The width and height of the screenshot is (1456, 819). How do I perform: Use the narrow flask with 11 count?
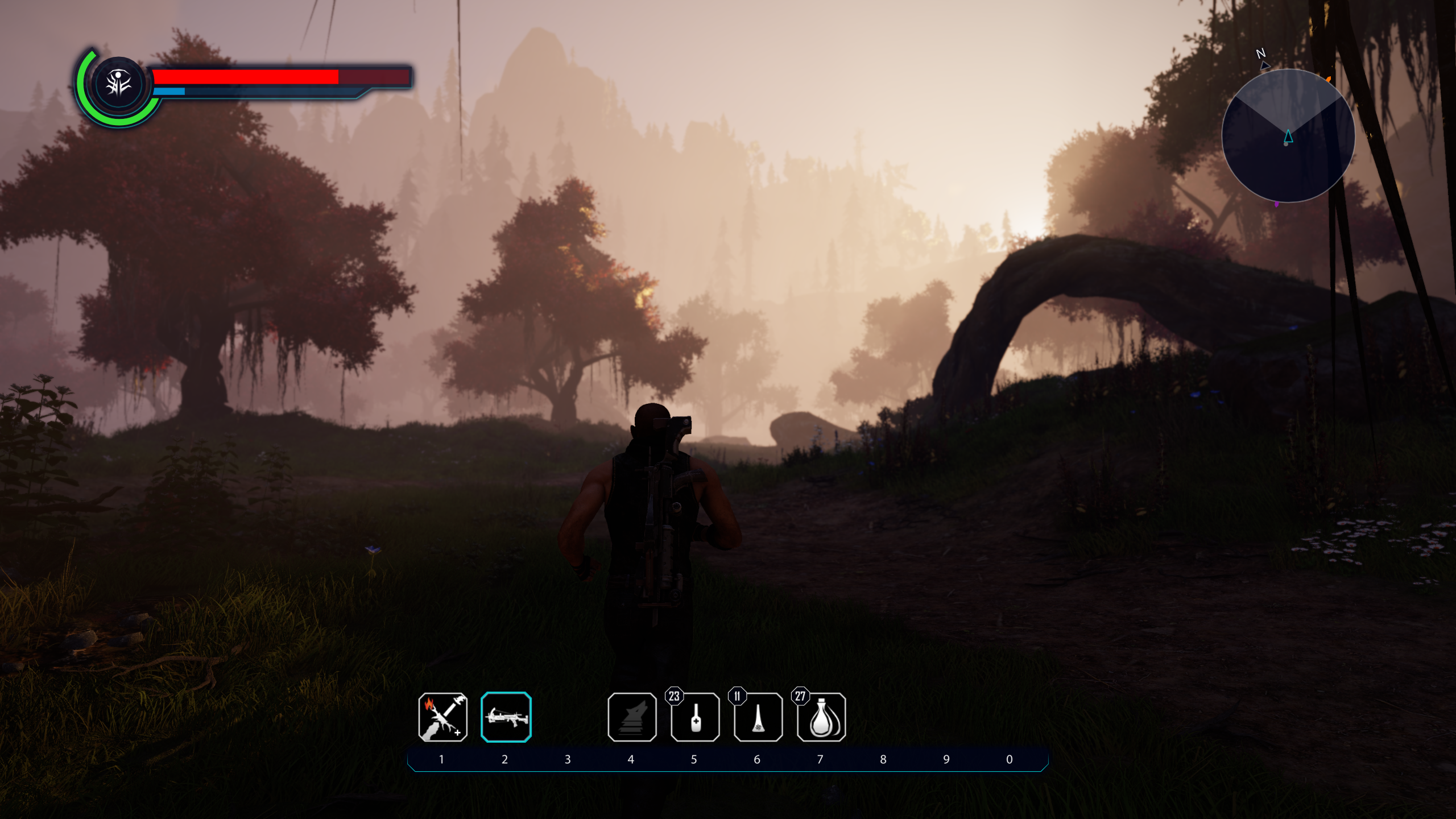coord(758,717)
